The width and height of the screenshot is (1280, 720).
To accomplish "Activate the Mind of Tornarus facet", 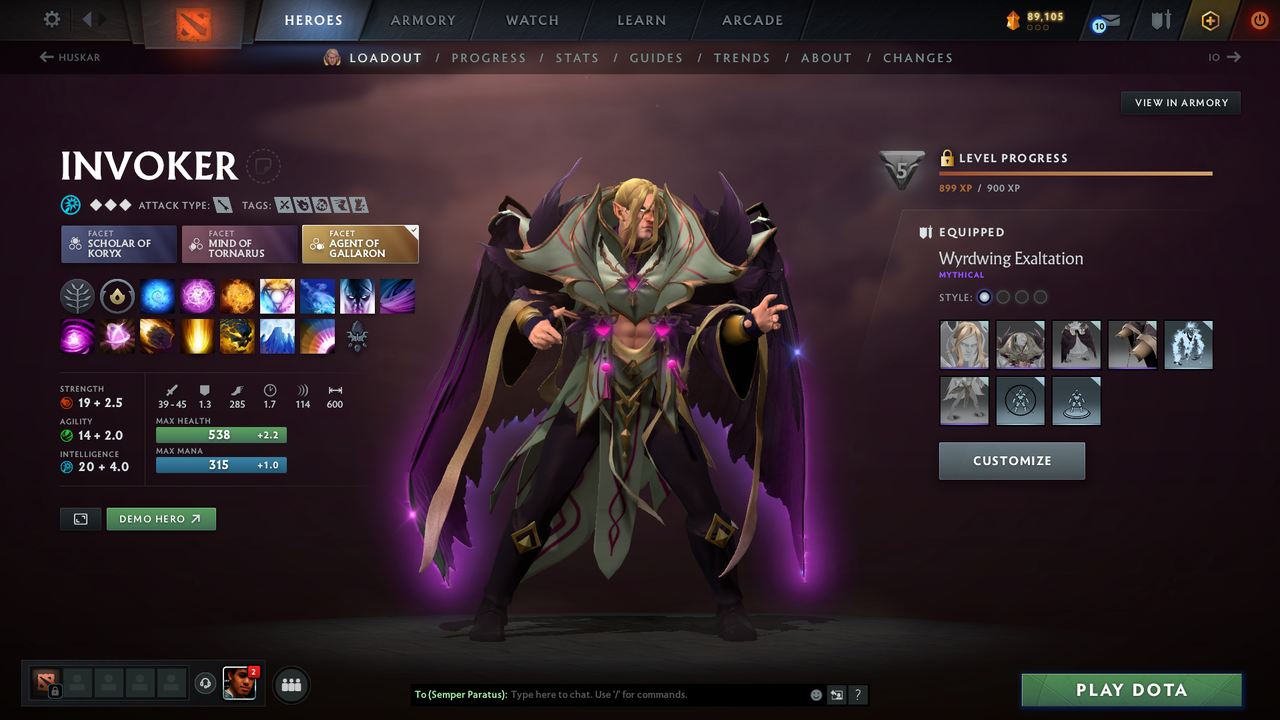I will (x=239, y=243).
